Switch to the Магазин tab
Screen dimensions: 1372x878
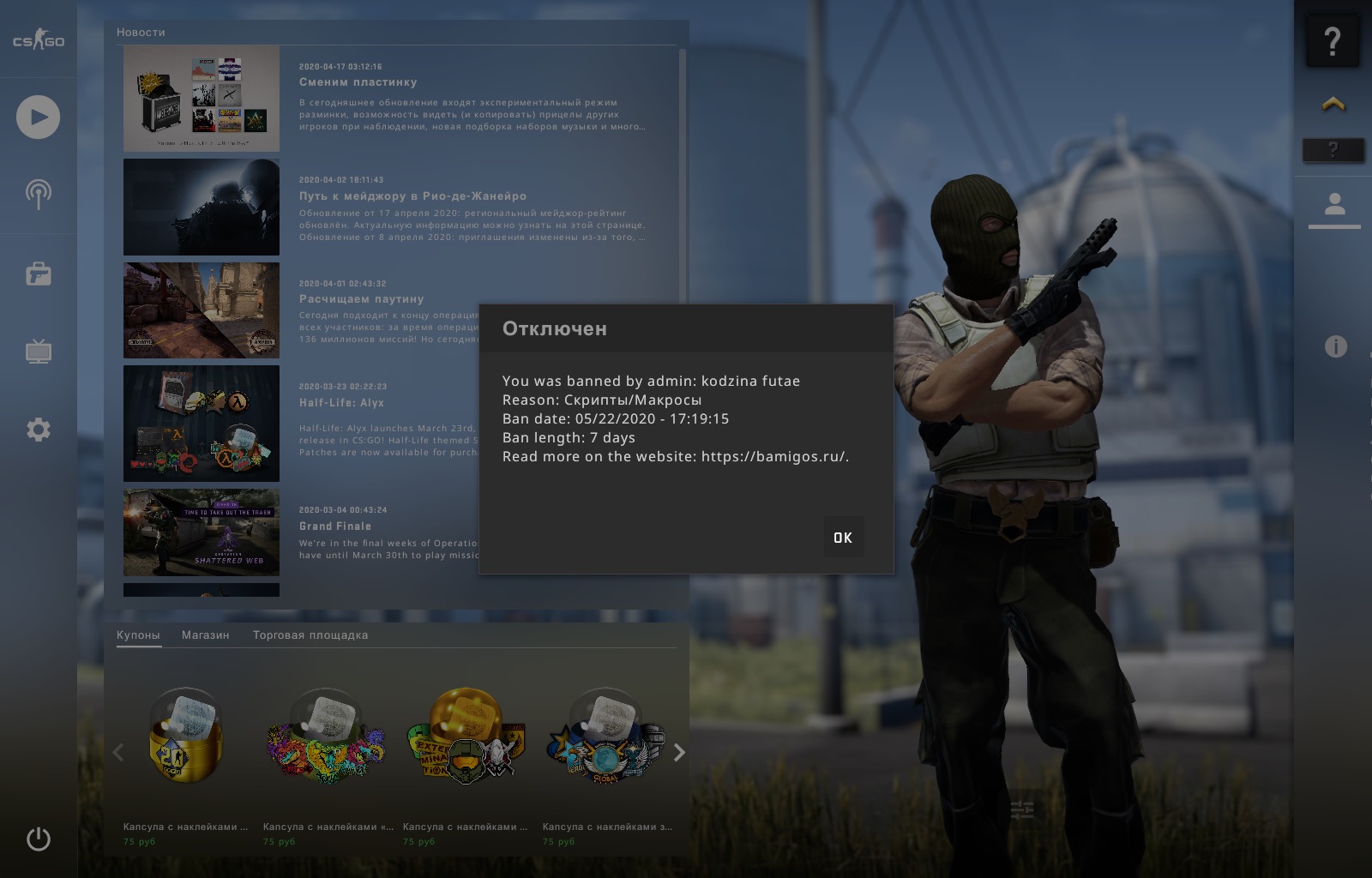pyautogui.click(x=205, y=635)
